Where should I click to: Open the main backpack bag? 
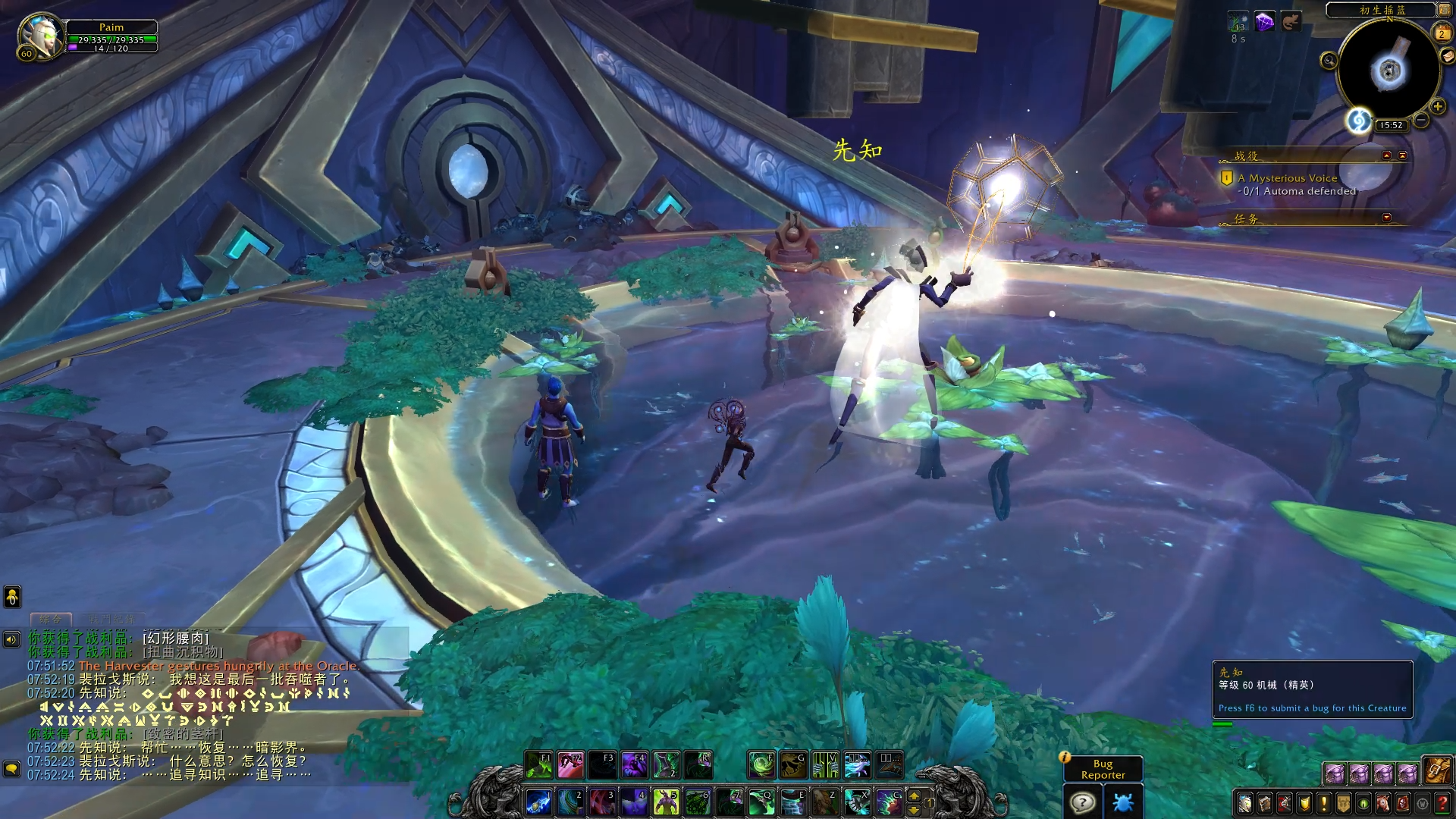1437,770
